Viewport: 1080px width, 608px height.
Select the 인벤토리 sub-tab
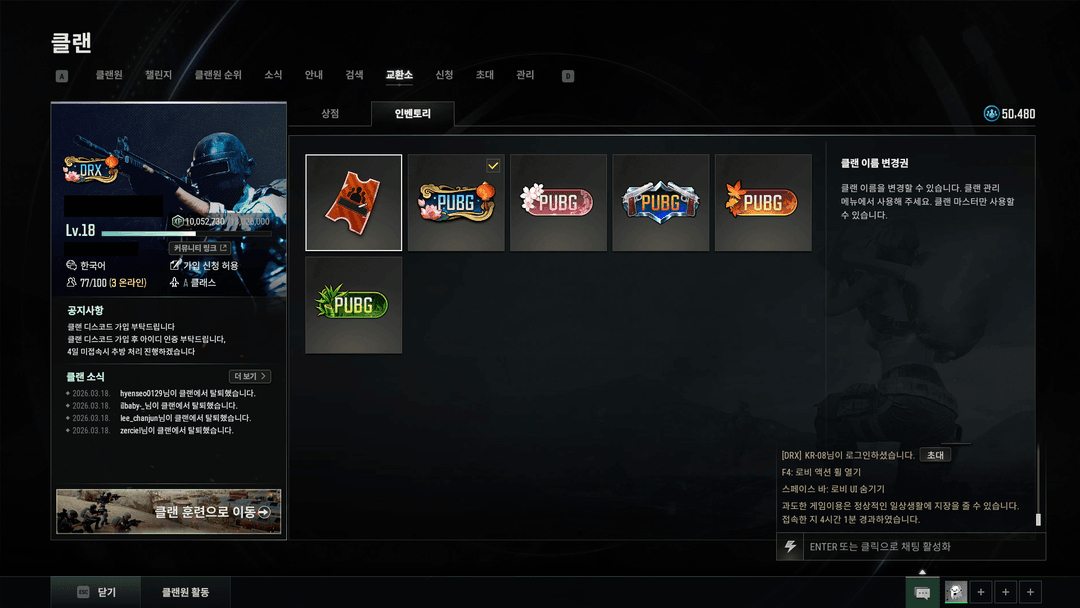[x=412, y=114]
